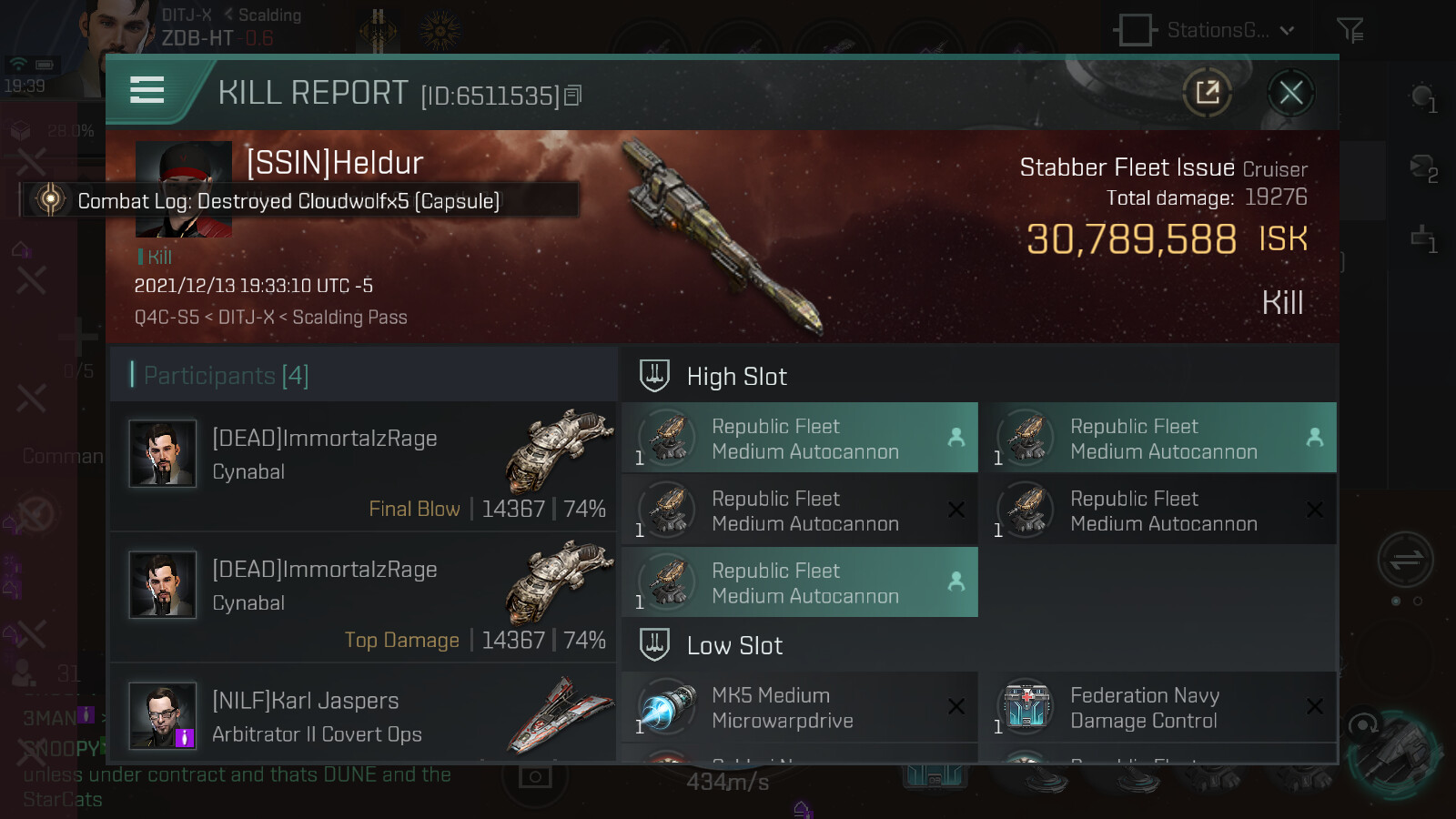Screen dimensions: 1456x819
Task: Copy the kill report ID
Action: 573,96
